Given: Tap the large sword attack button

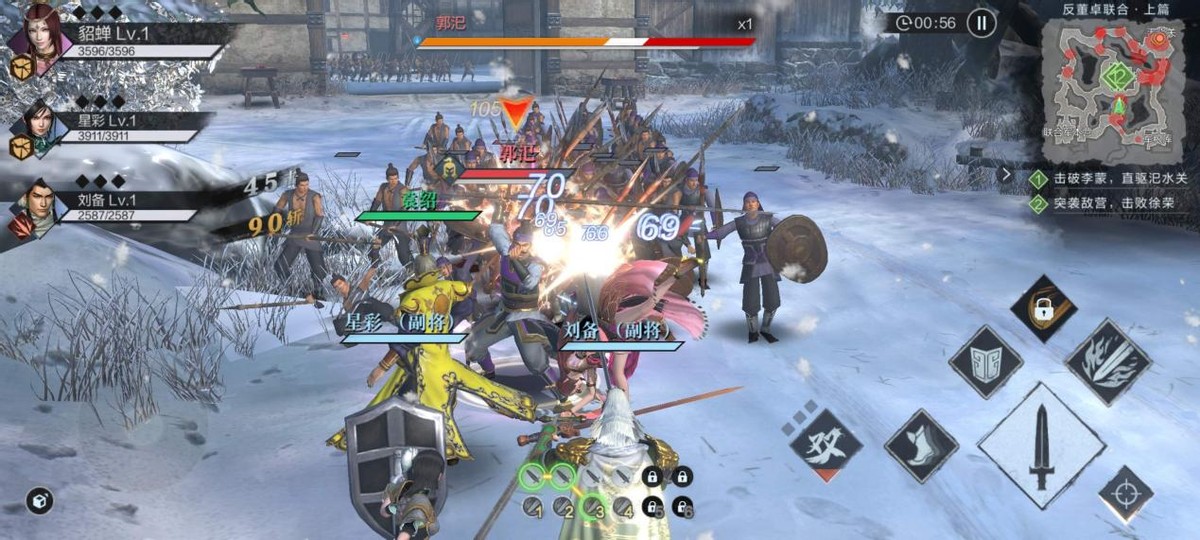Looking at the screenshot, I should click(x=1040, y=446).
